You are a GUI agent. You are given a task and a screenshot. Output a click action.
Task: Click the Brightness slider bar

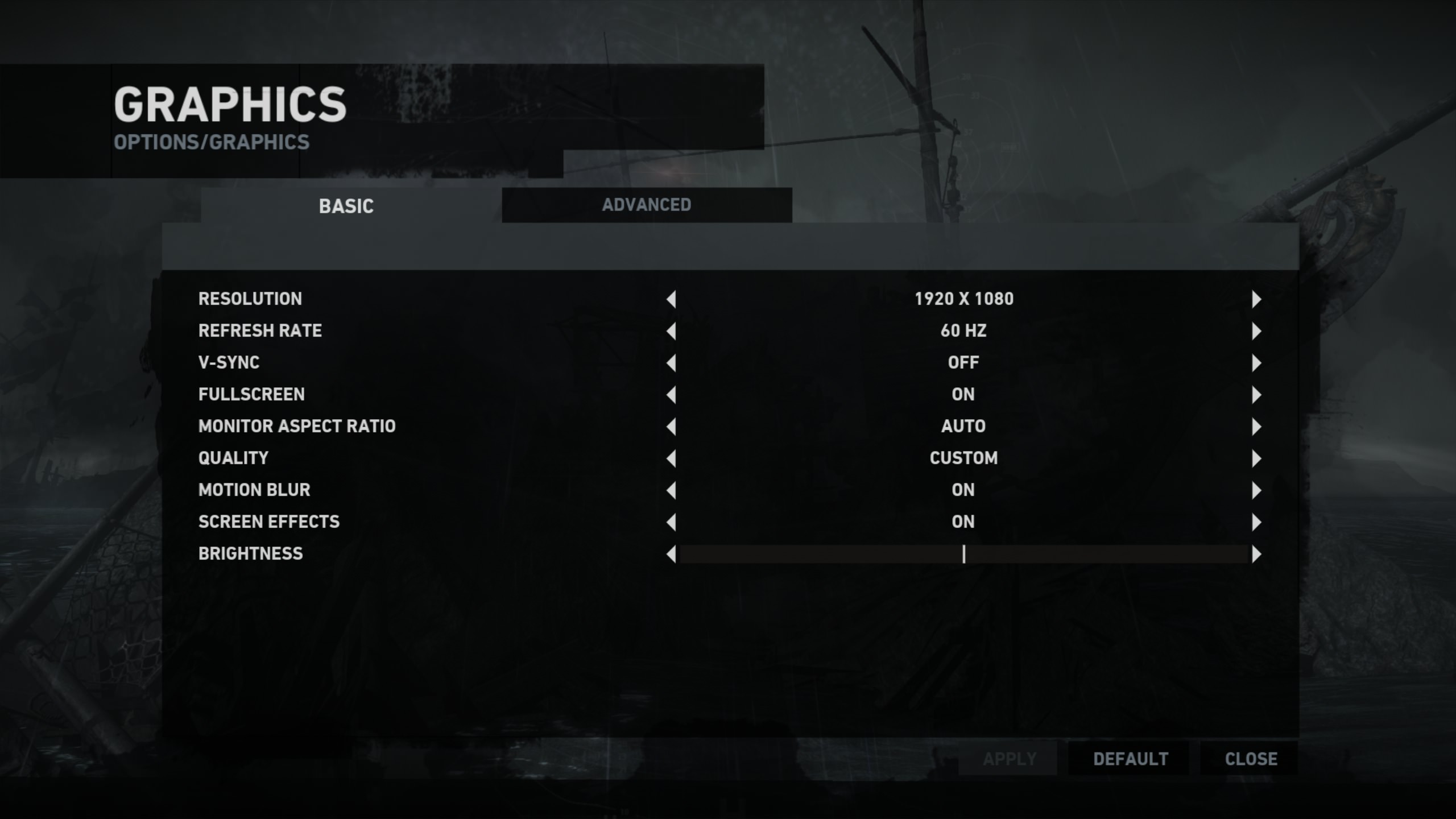tap(963, 554)
